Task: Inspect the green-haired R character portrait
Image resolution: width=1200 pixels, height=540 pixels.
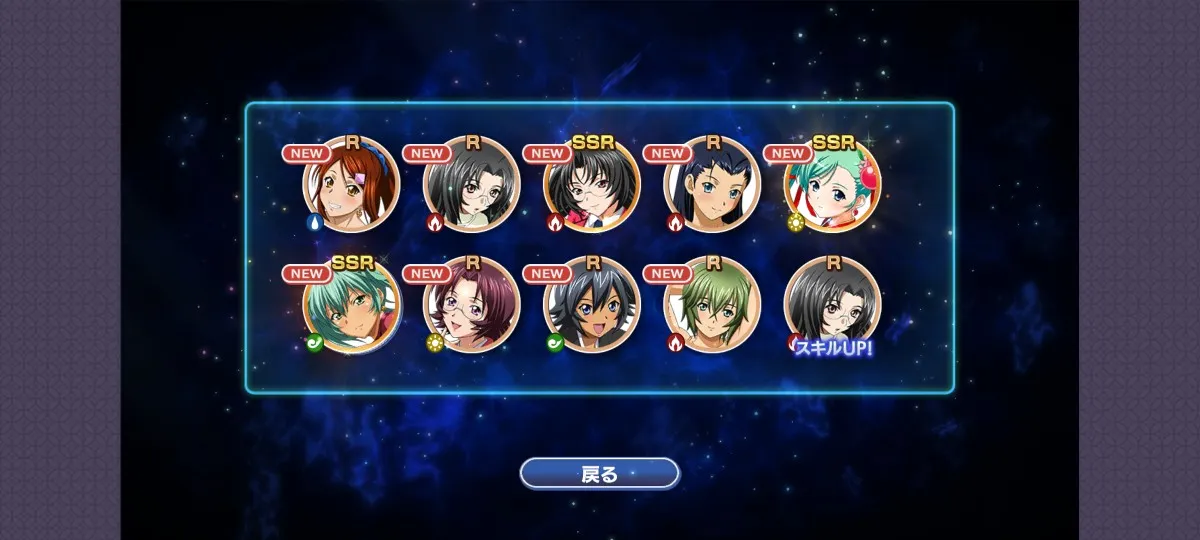Action: point(712,304)
